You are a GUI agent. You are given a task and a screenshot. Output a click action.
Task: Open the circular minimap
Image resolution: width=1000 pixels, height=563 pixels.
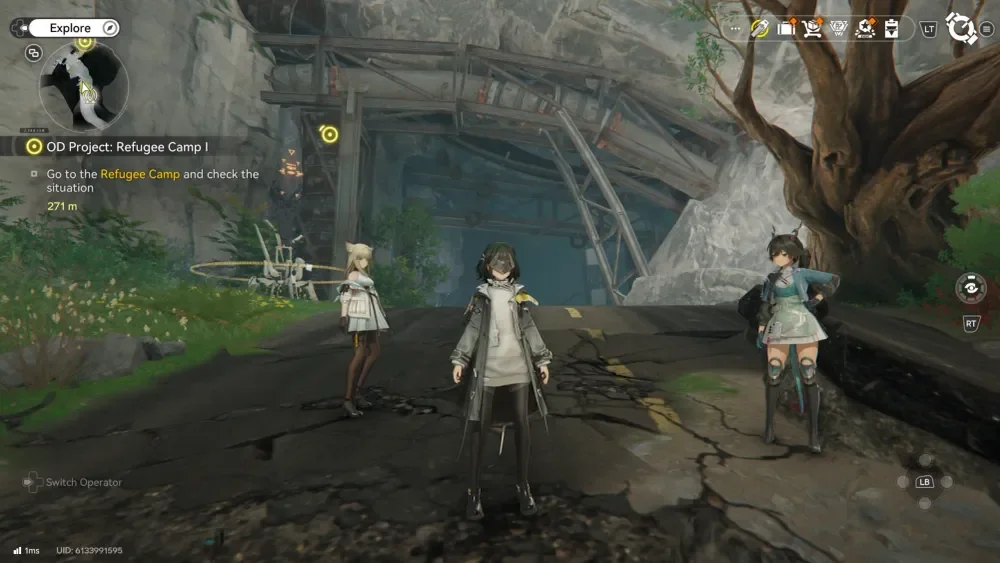pos(84,87)
